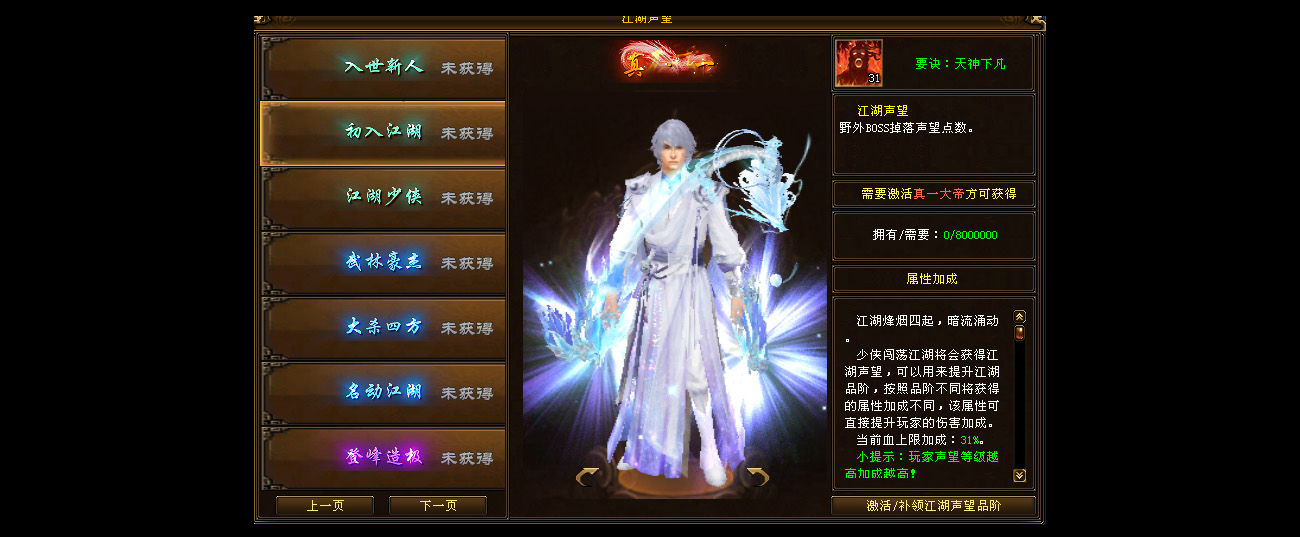Choose the 登峰造极 rank entry

point(383,457)
